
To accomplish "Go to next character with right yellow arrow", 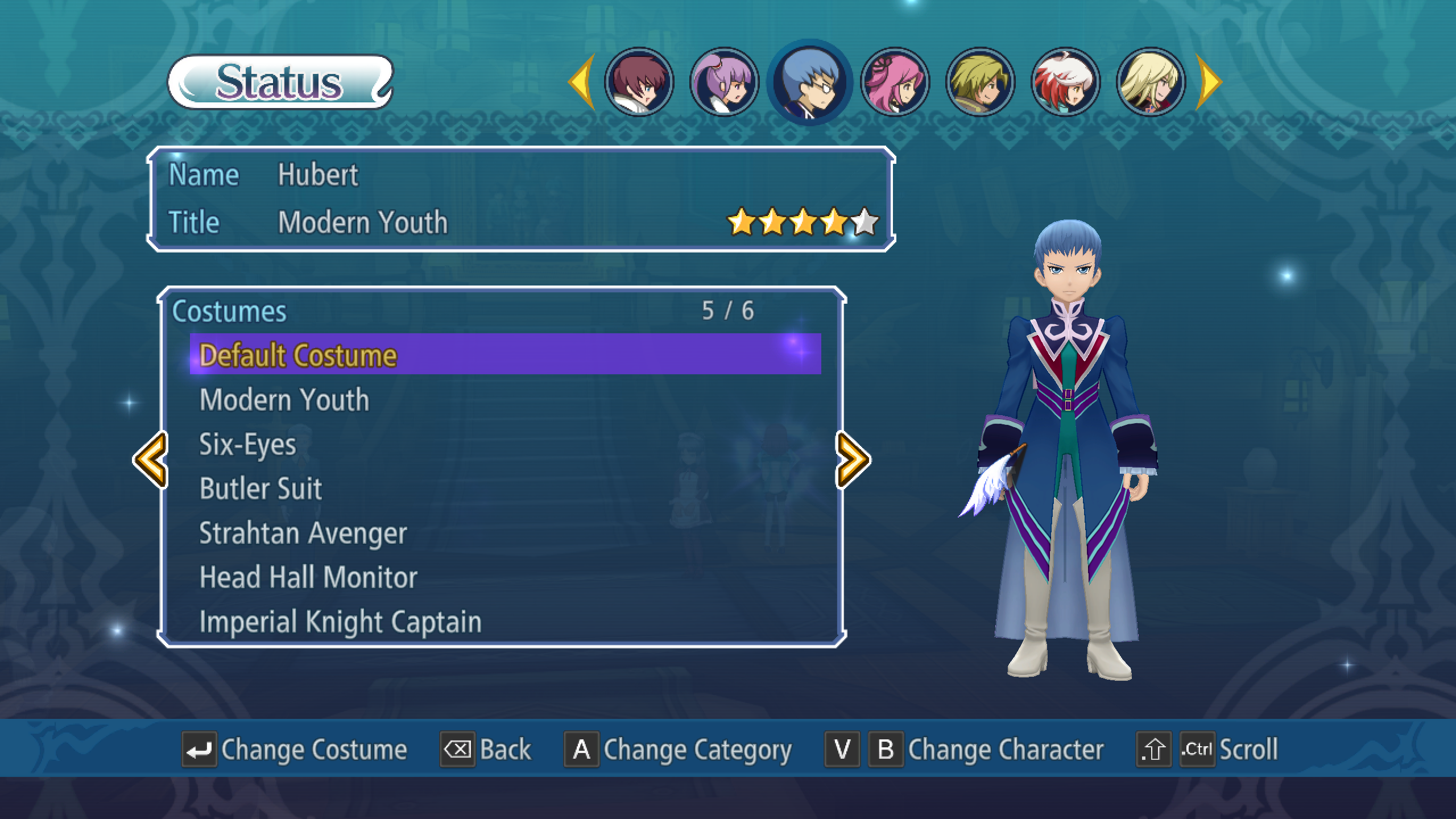I will 1208,82.
